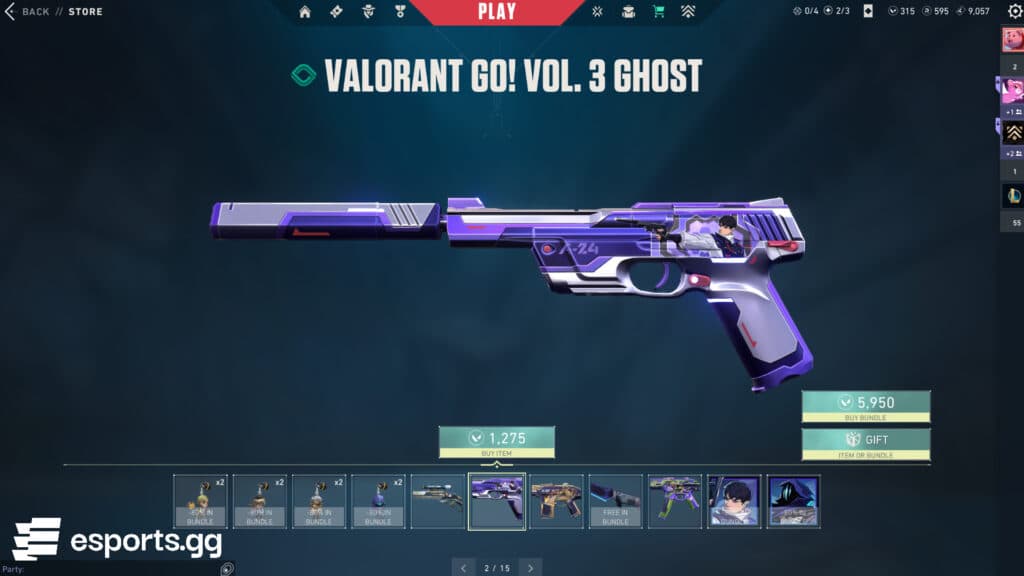Gift the item or bundle
Screen dimensions: 1024x576
(866, 443)
